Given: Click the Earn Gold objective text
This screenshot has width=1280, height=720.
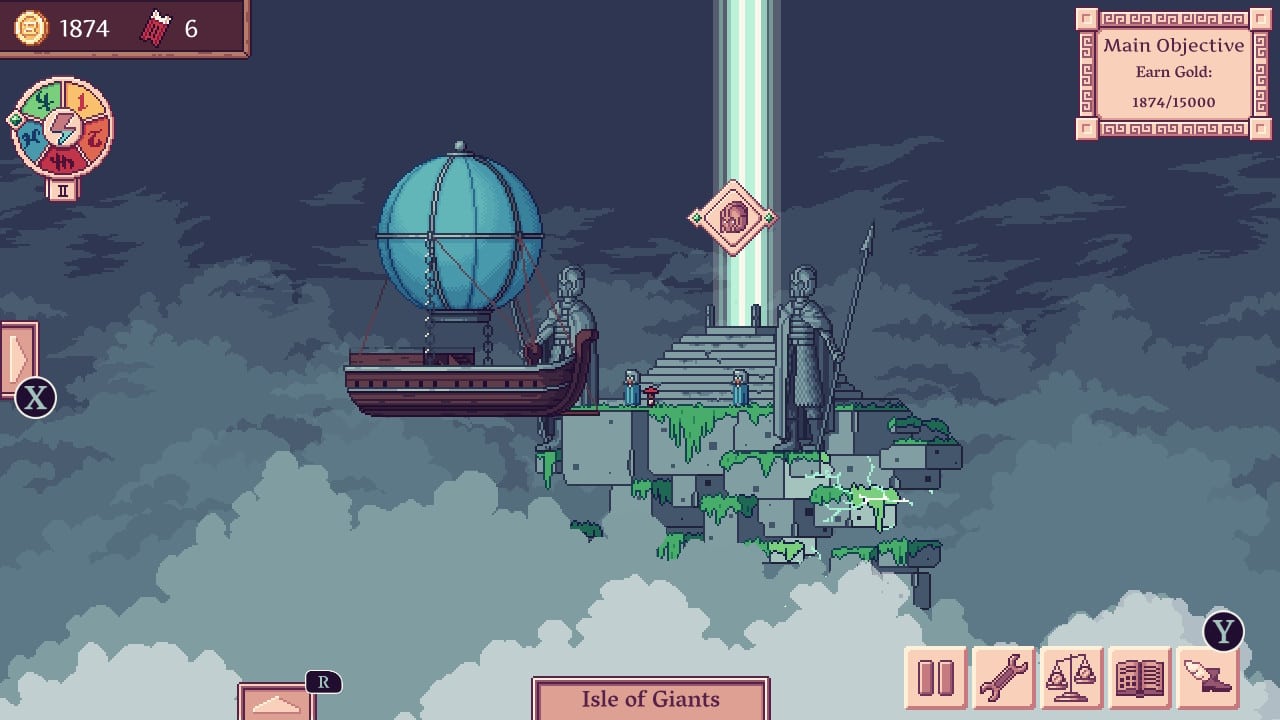Looking at the screenshot, I should [x=1173, y=72].
